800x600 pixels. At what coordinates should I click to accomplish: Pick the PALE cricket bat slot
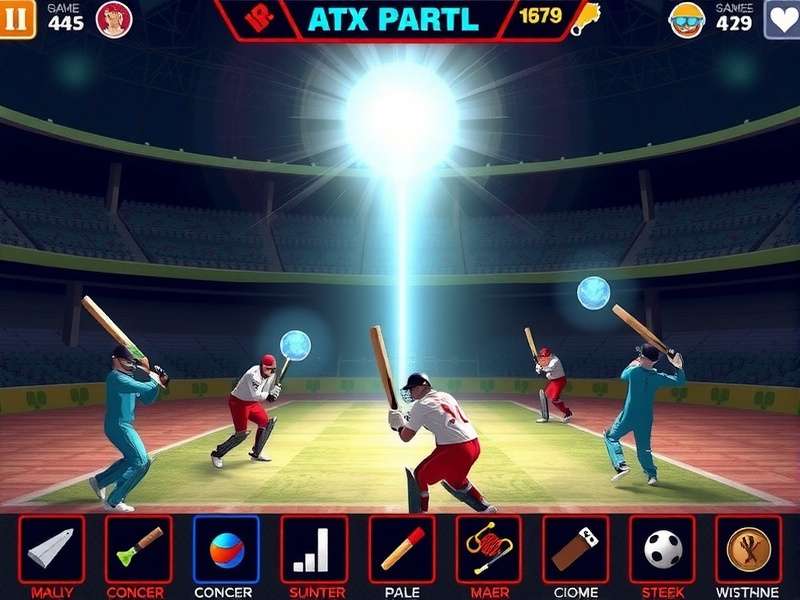tap(401, 549)
